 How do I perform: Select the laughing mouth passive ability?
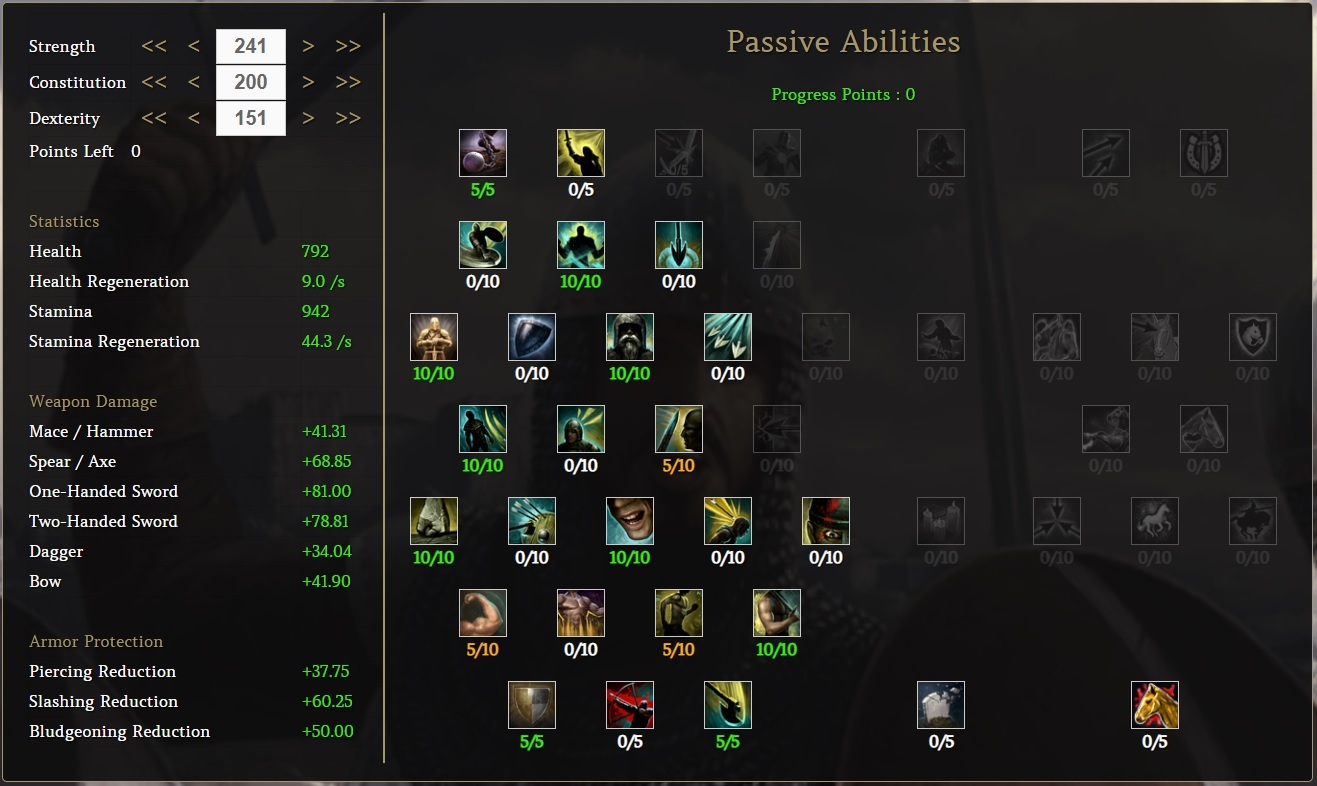630,521
